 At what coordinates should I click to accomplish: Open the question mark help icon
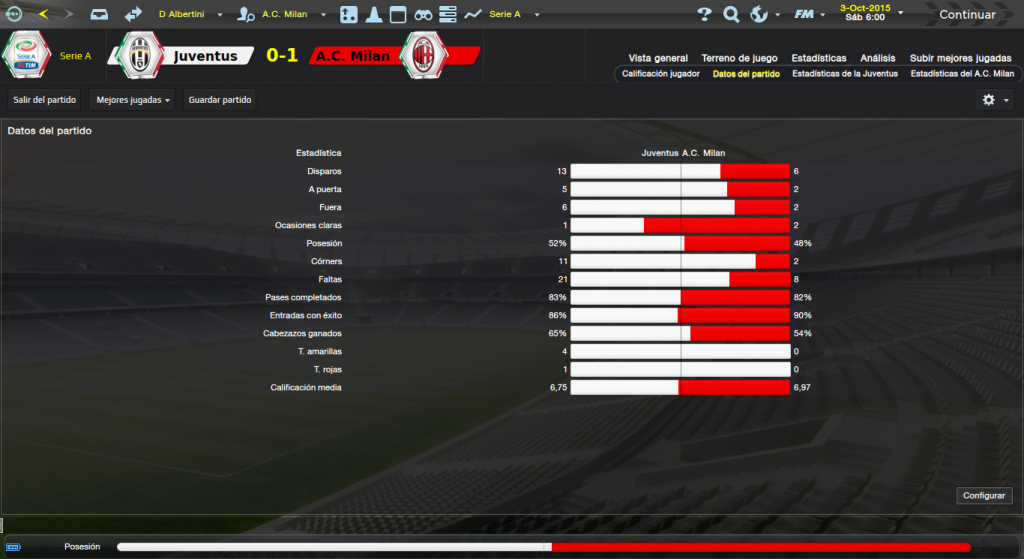point(704,15)
